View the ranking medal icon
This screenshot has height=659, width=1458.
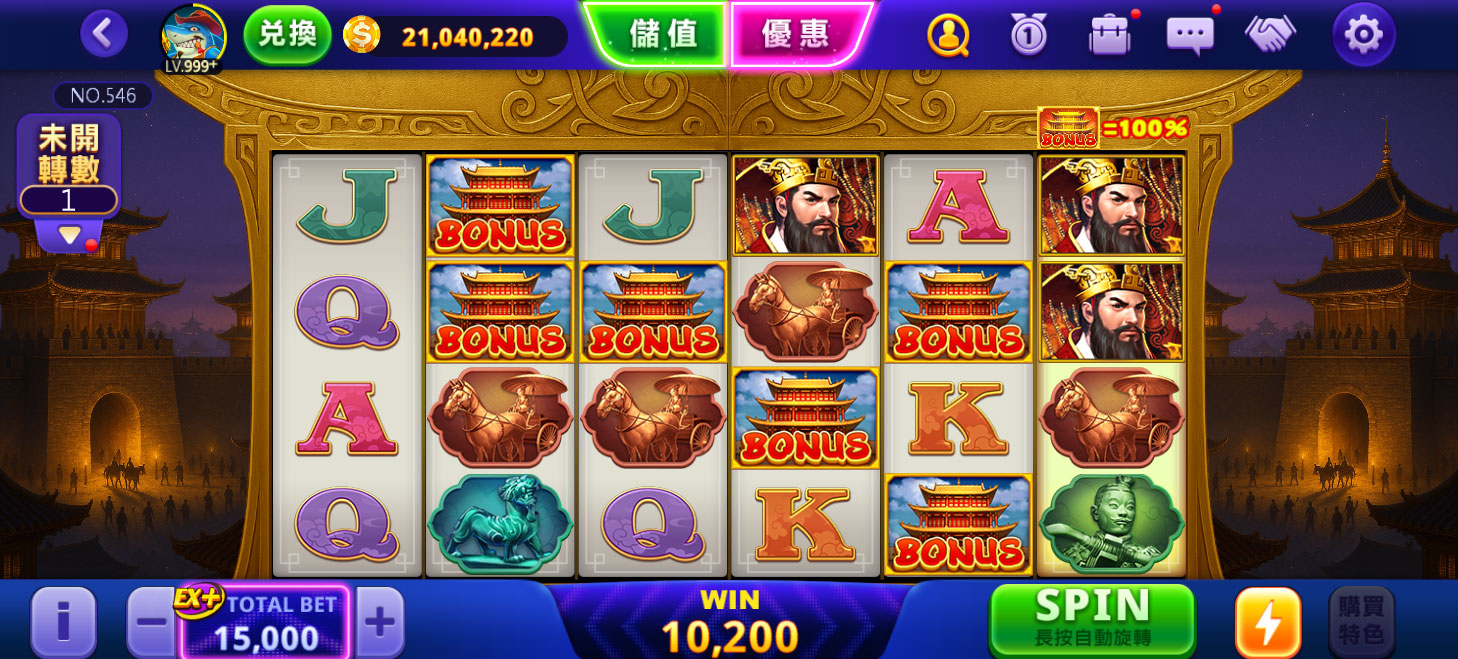1028,36
